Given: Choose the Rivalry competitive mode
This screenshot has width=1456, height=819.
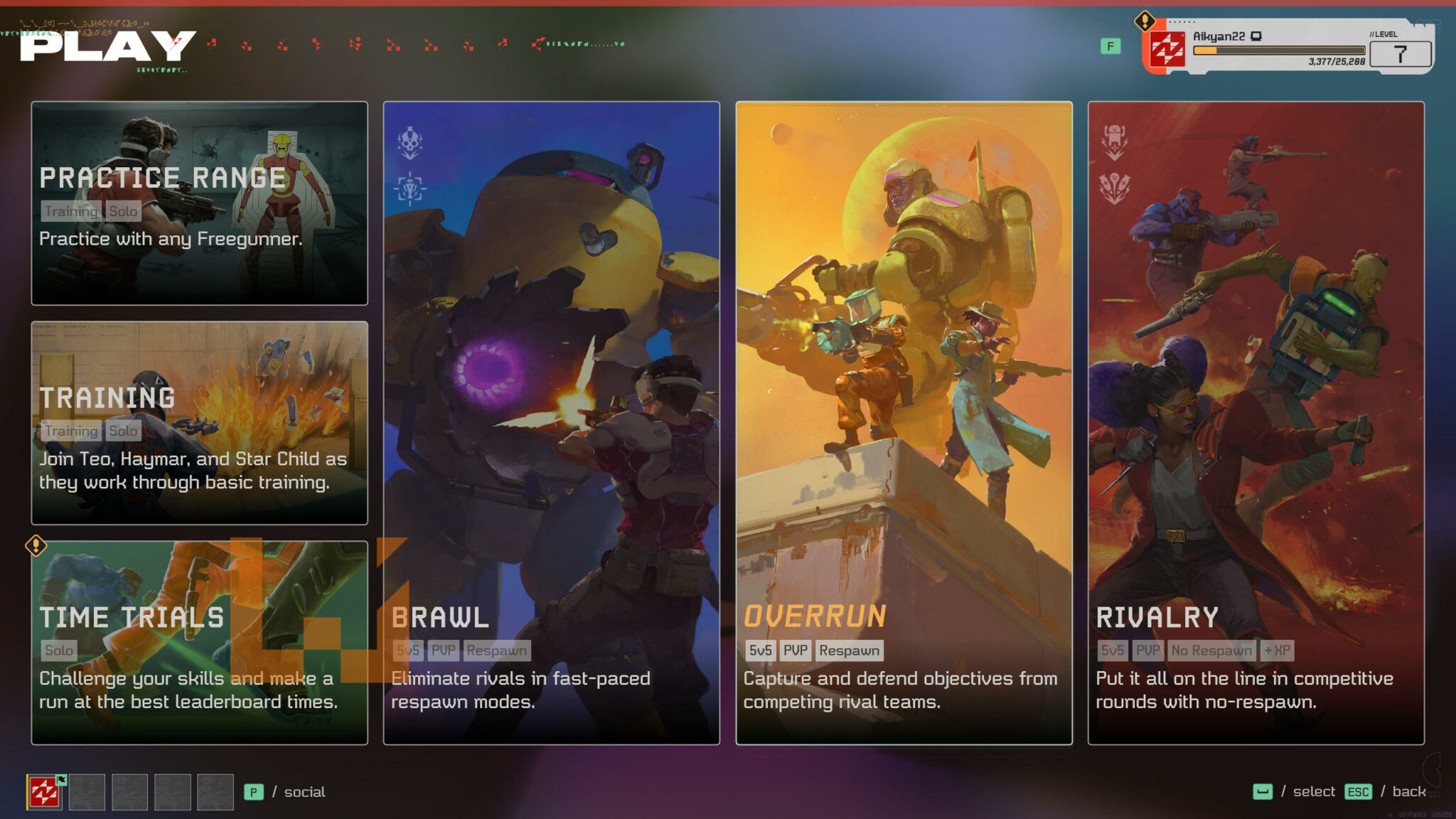Looking at the screenshot, I should point(1256,423).
